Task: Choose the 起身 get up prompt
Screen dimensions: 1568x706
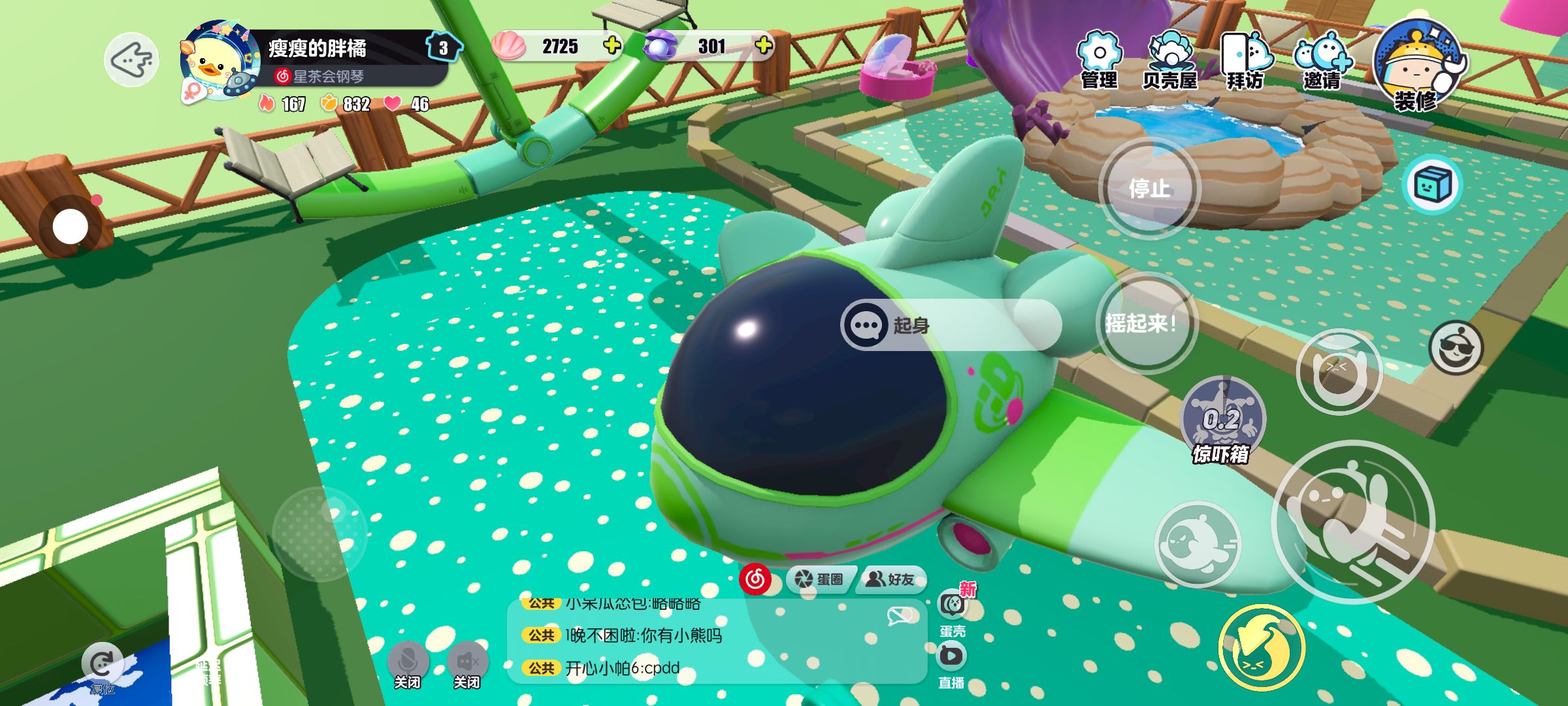Action: pyautogui.click(x=951, y=325)
